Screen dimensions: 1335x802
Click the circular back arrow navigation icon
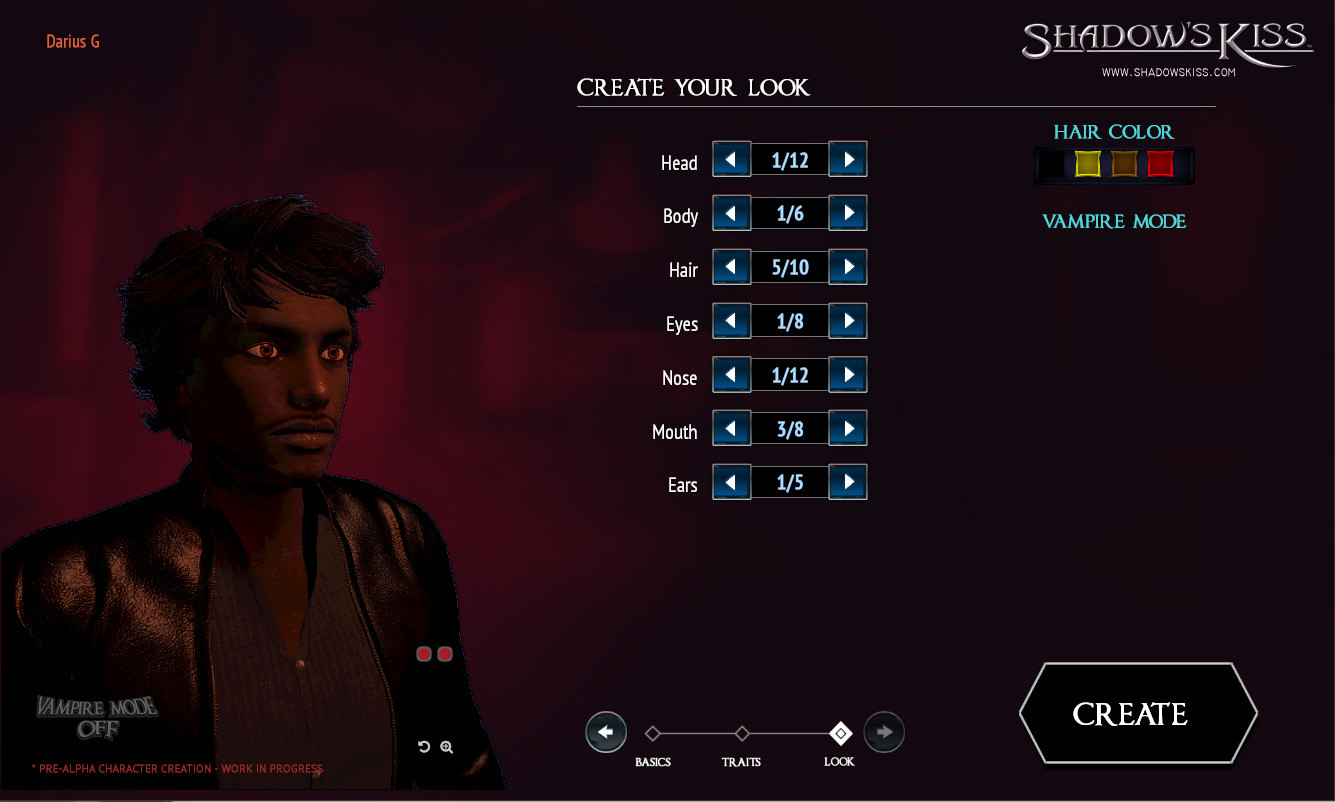606,731
